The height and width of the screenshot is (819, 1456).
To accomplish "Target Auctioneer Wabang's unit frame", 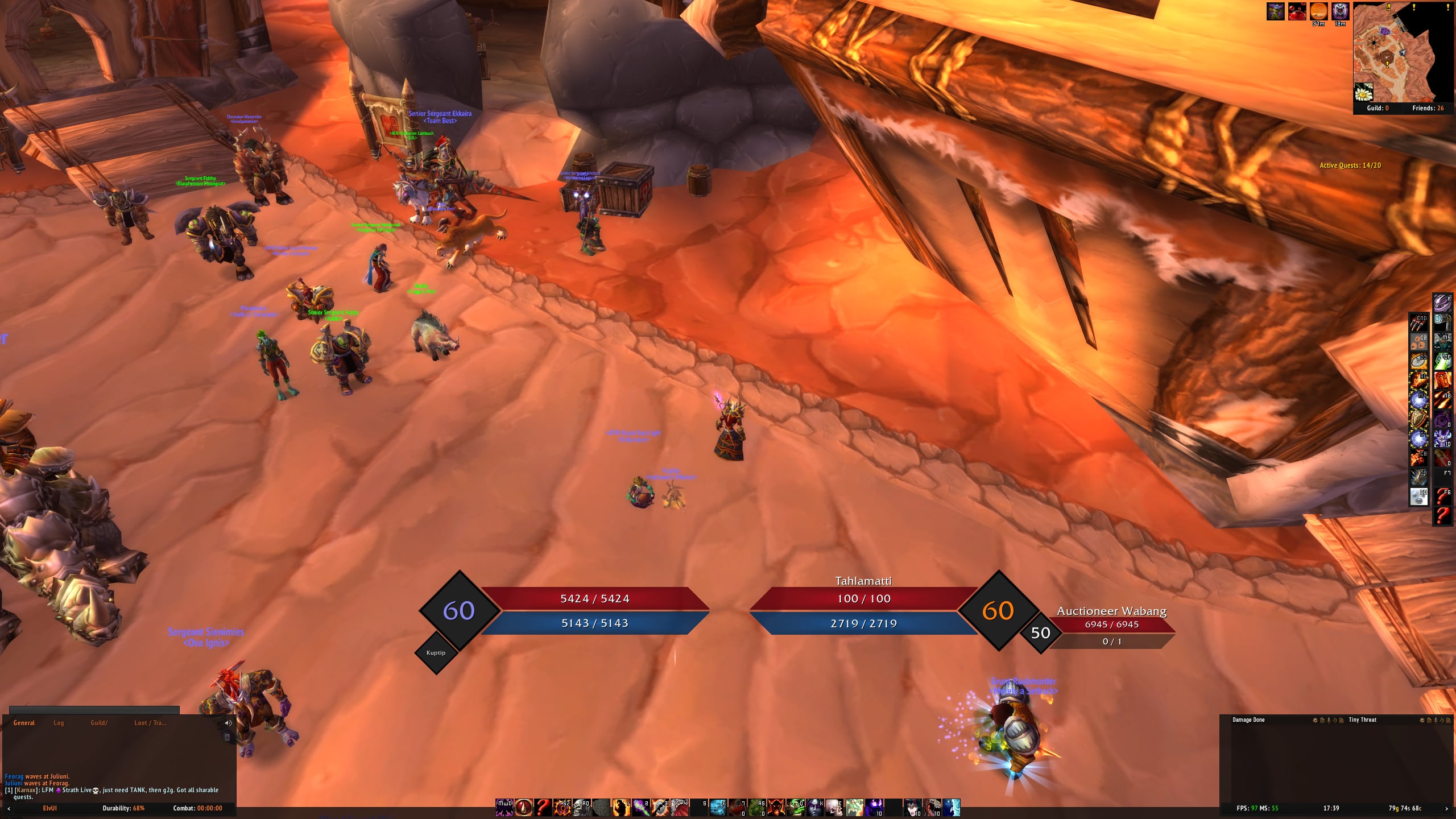I will click(x=1111, y=624).
